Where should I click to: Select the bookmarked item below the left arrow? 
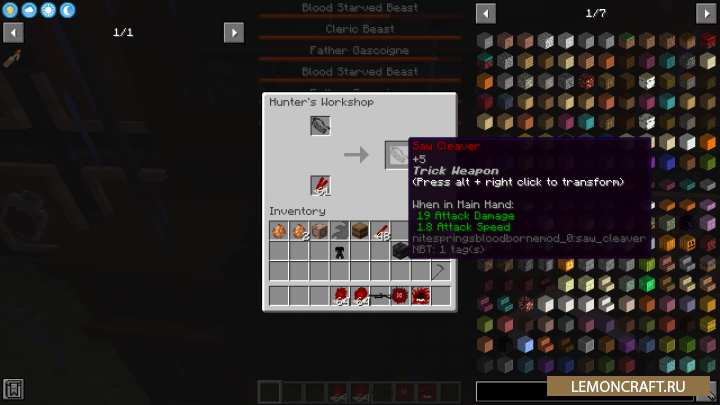[x=13, y=56]
